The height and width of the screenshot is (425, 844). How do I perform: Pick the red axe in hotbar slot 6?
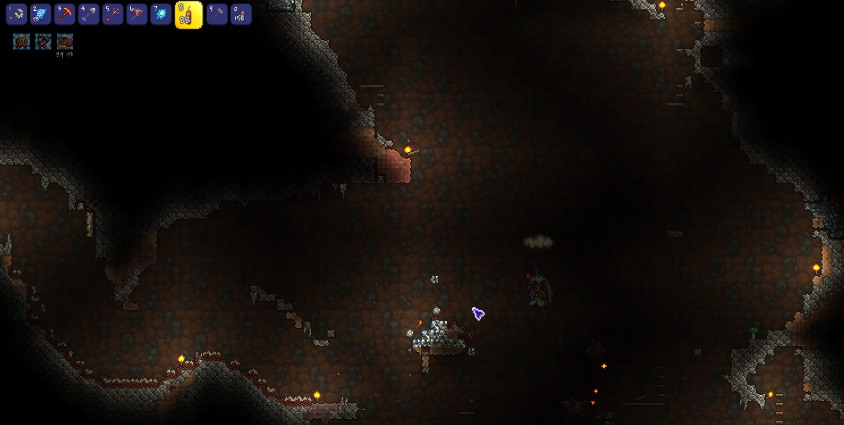[136, 14]
